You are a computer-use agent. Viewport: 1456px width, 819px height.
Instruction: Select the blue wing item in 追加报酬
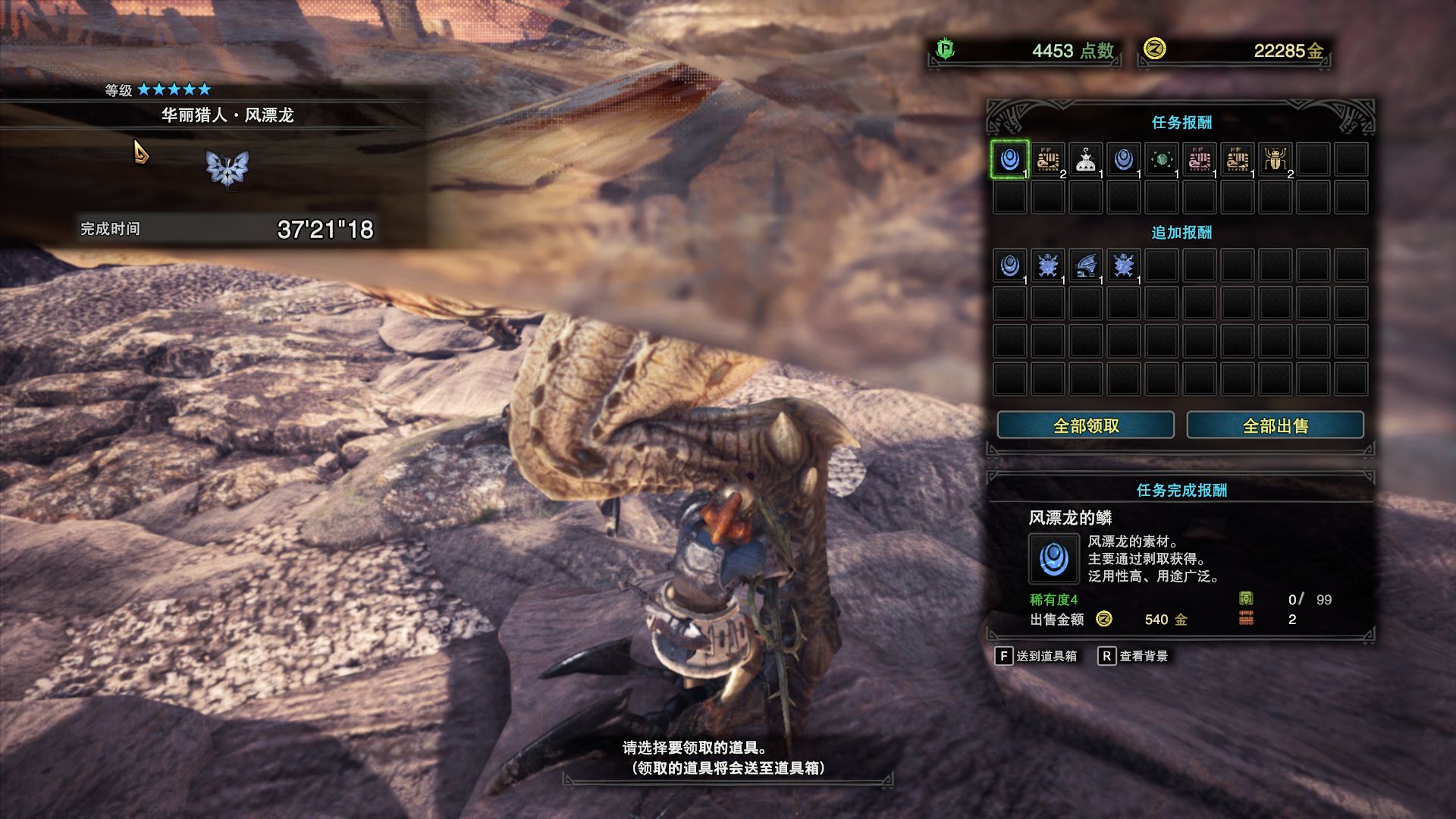click(1085, 265)
